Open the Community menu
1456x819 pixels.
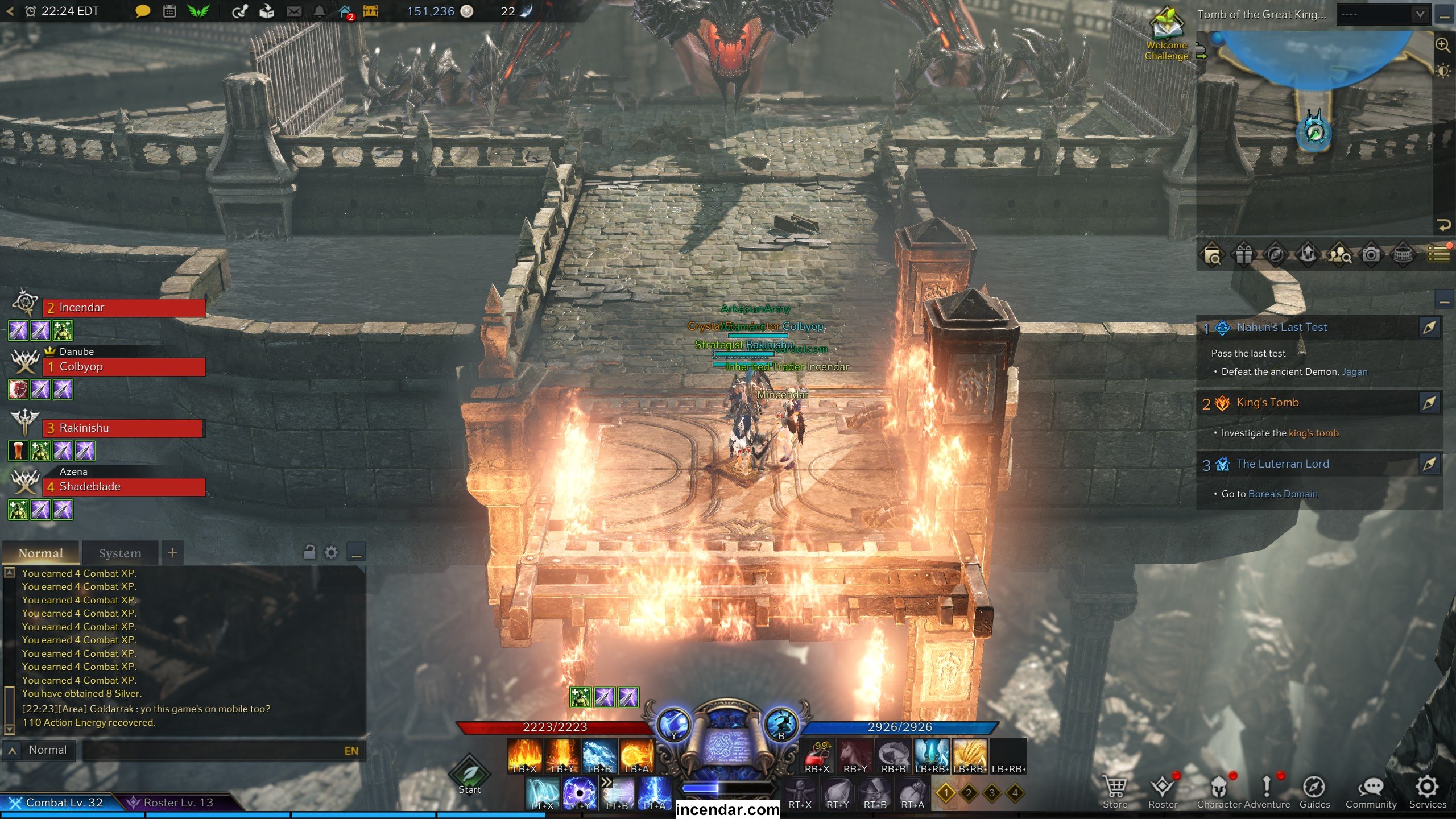1371,792
